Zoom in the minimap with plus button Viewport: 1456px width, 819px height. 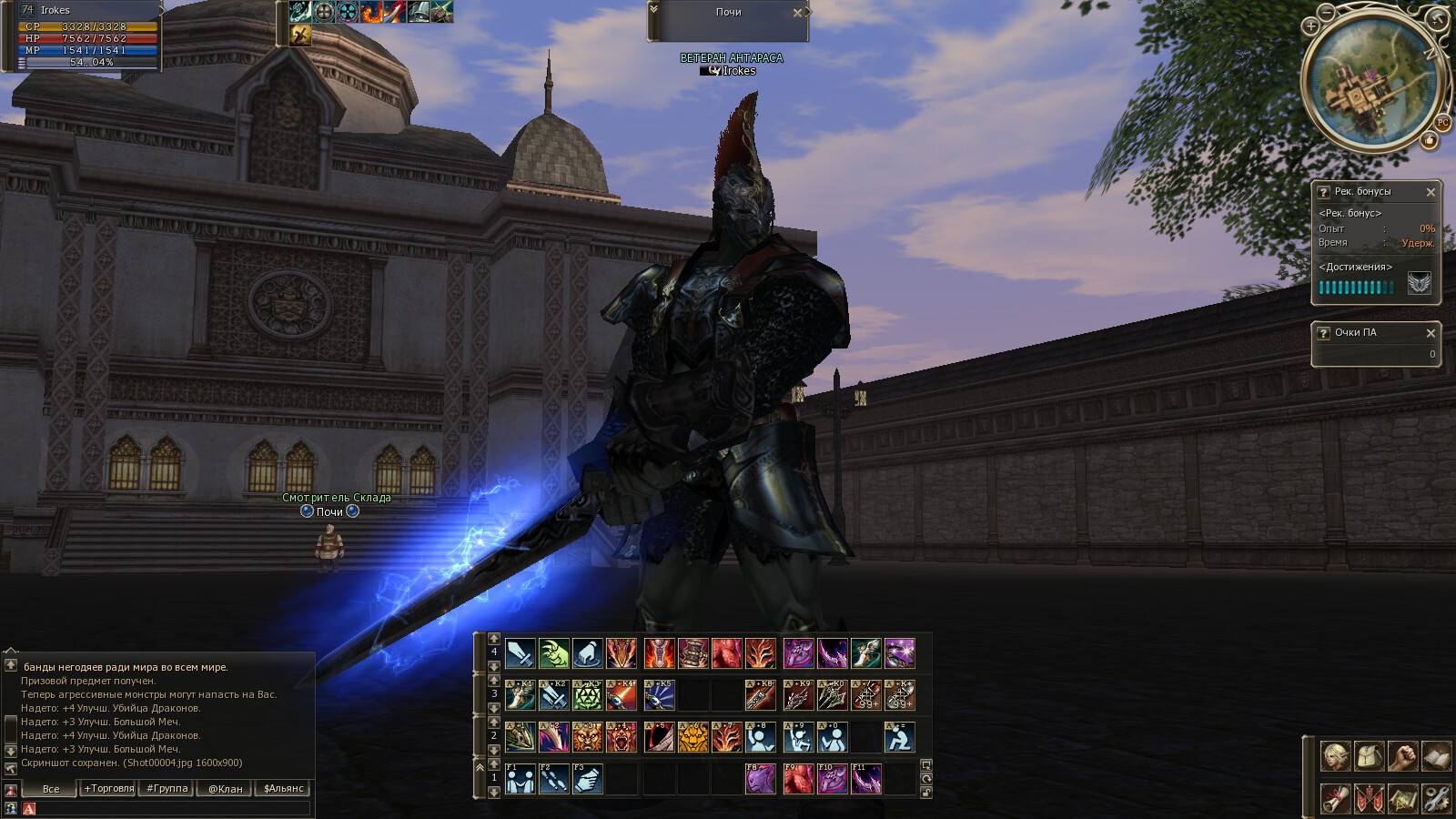1311,25
